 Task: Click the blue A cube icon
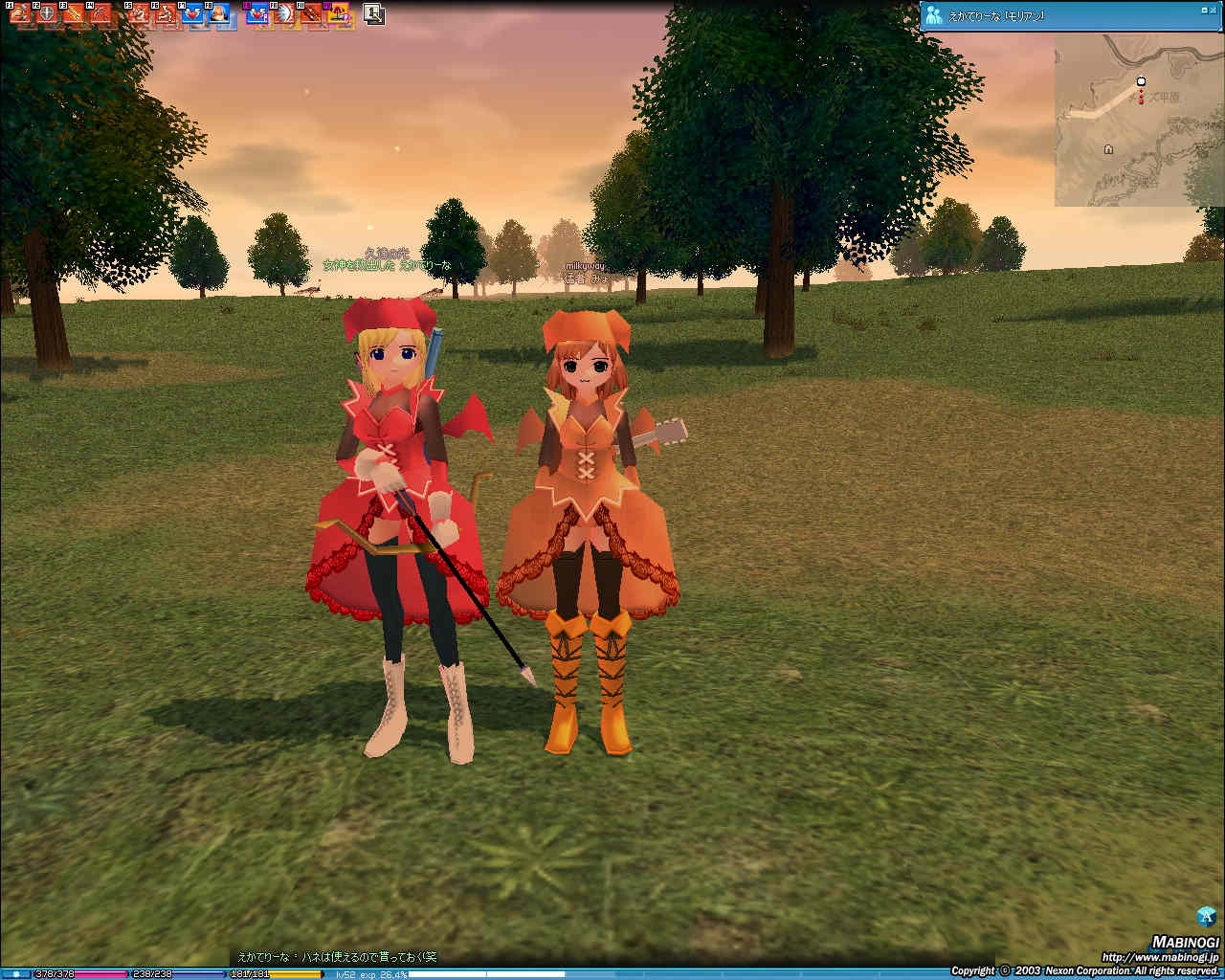pos(1207,916)
